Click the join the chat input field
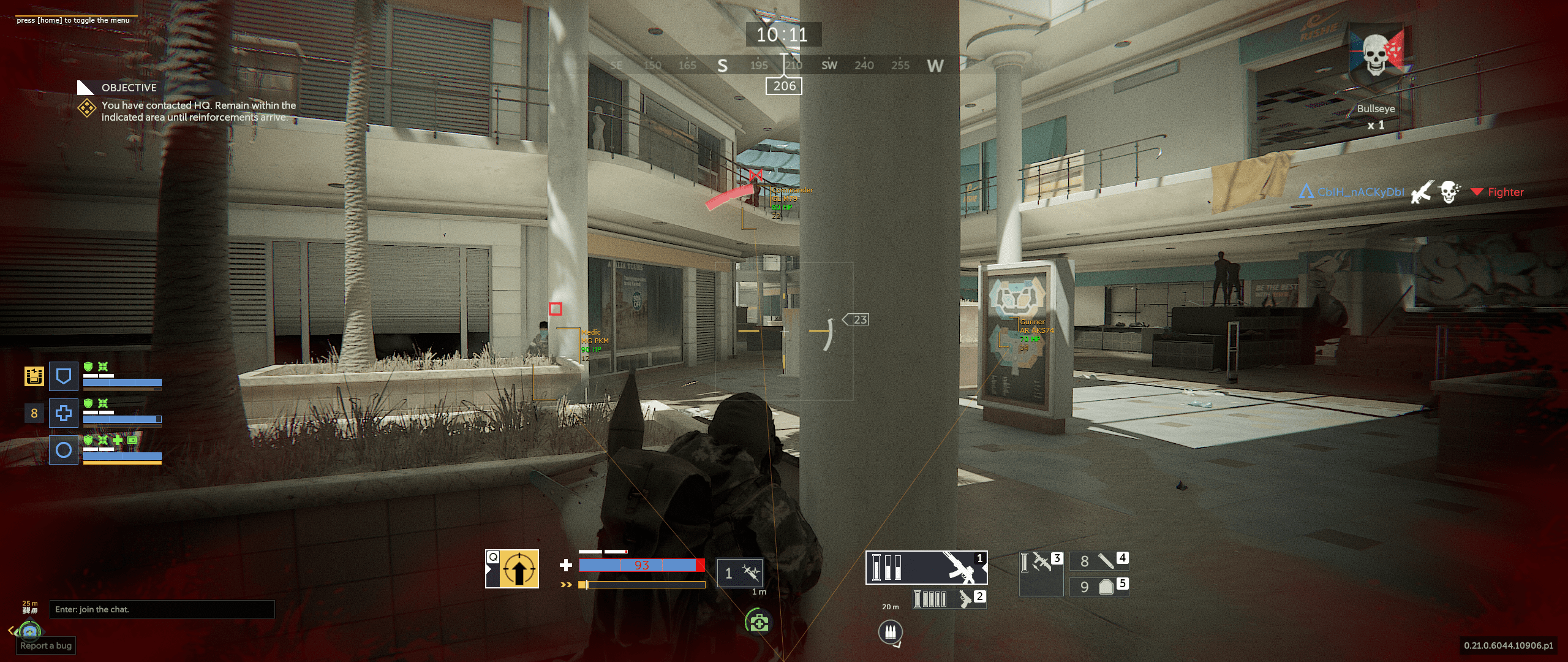The image size is (1568, 662). coord(162,609)
